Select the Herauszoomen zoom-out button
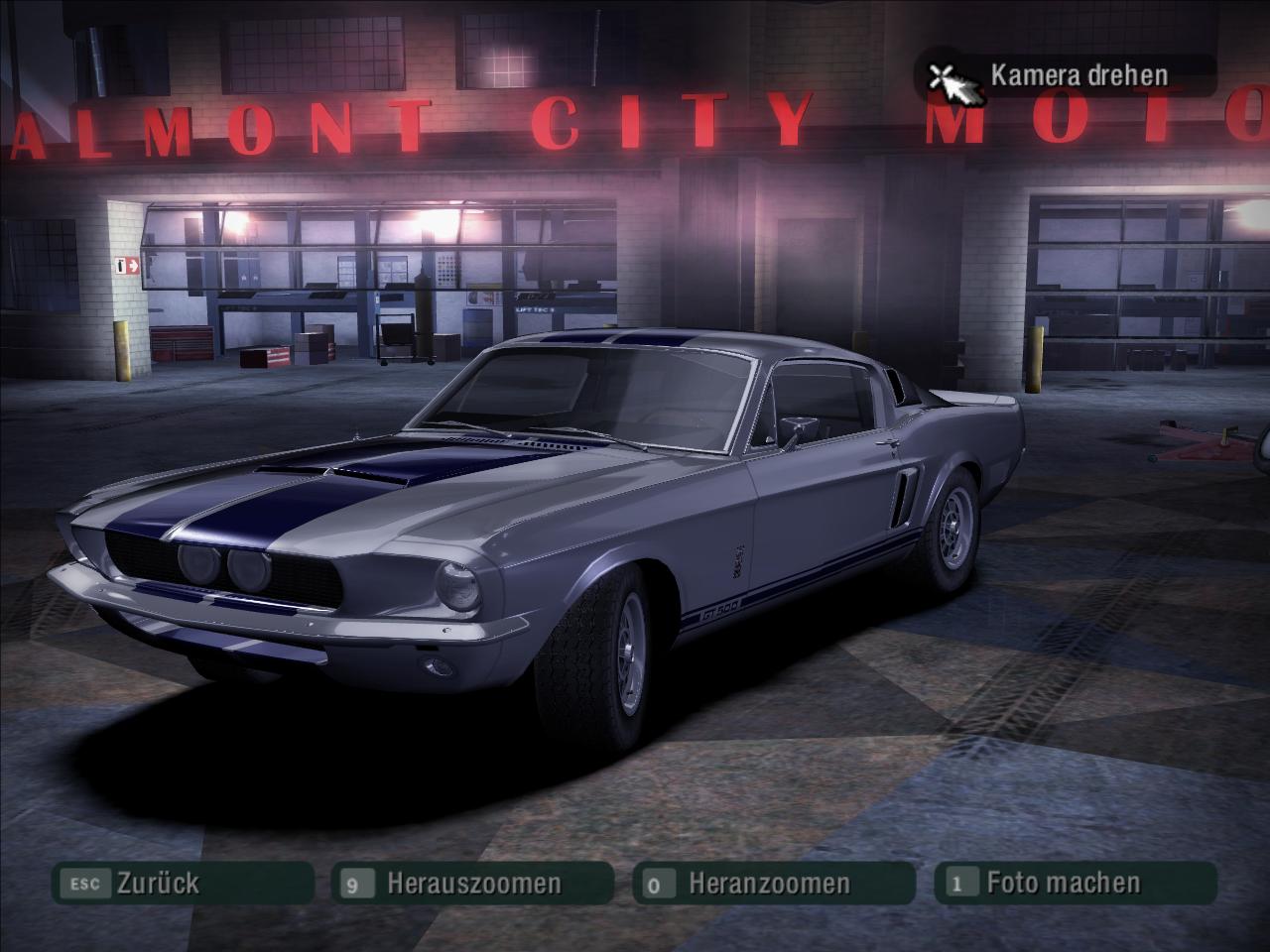Viewport: 1270px width, 952px height. 472,884
